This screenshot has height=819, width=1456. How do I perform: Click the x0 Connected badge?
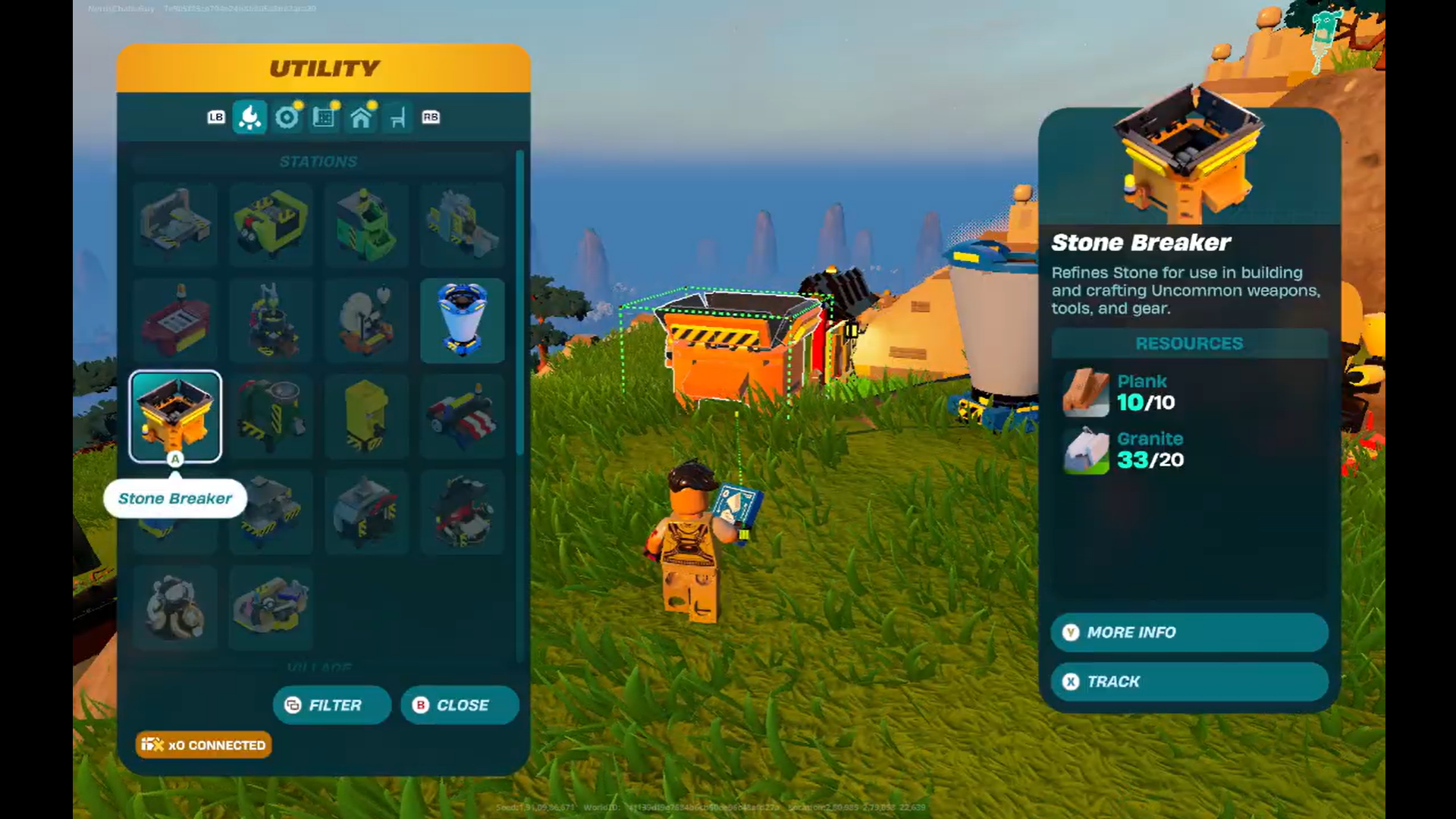coord(203,745)
